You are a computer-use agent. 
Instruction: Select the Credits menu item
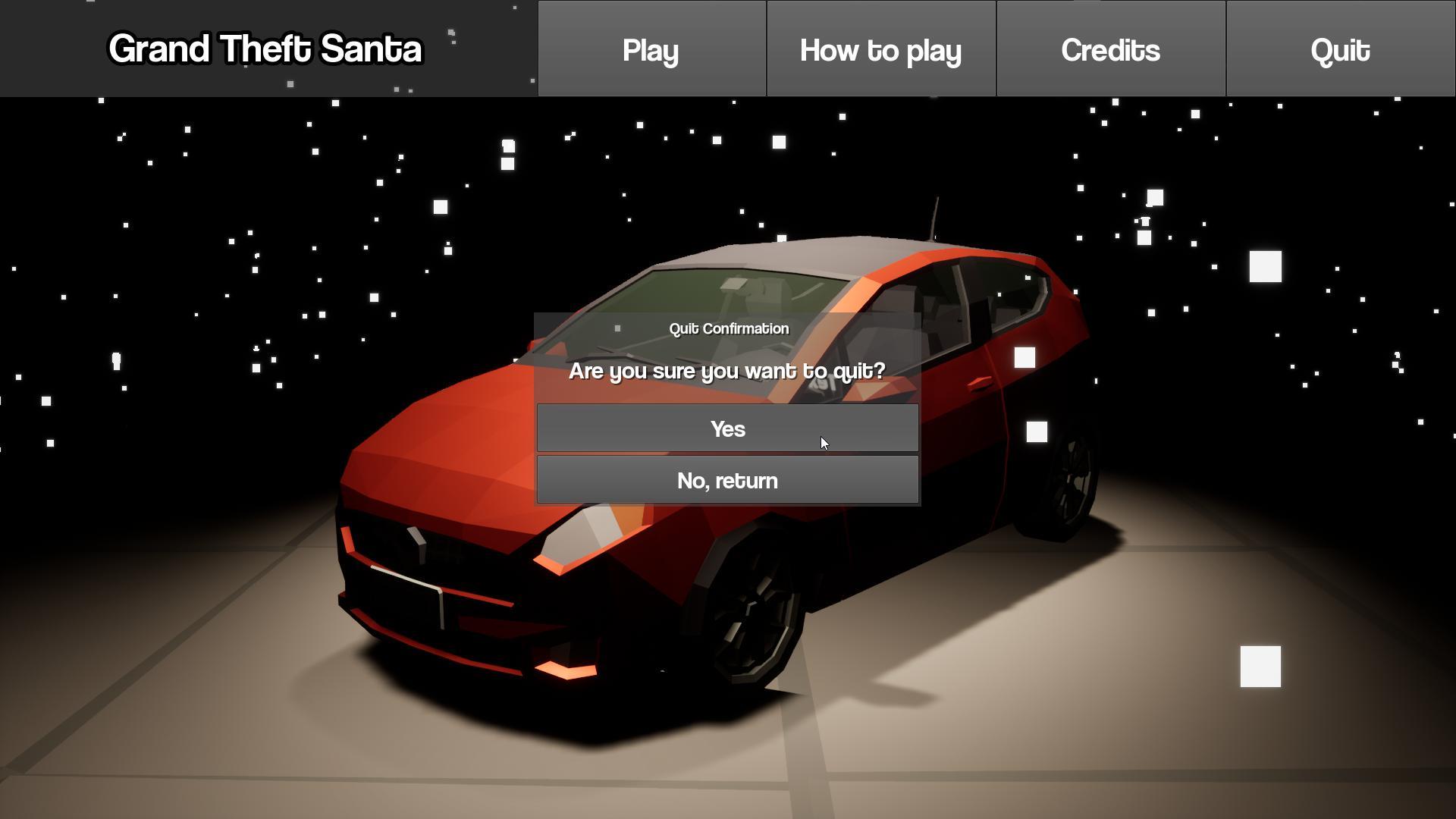pos(1110,49)
